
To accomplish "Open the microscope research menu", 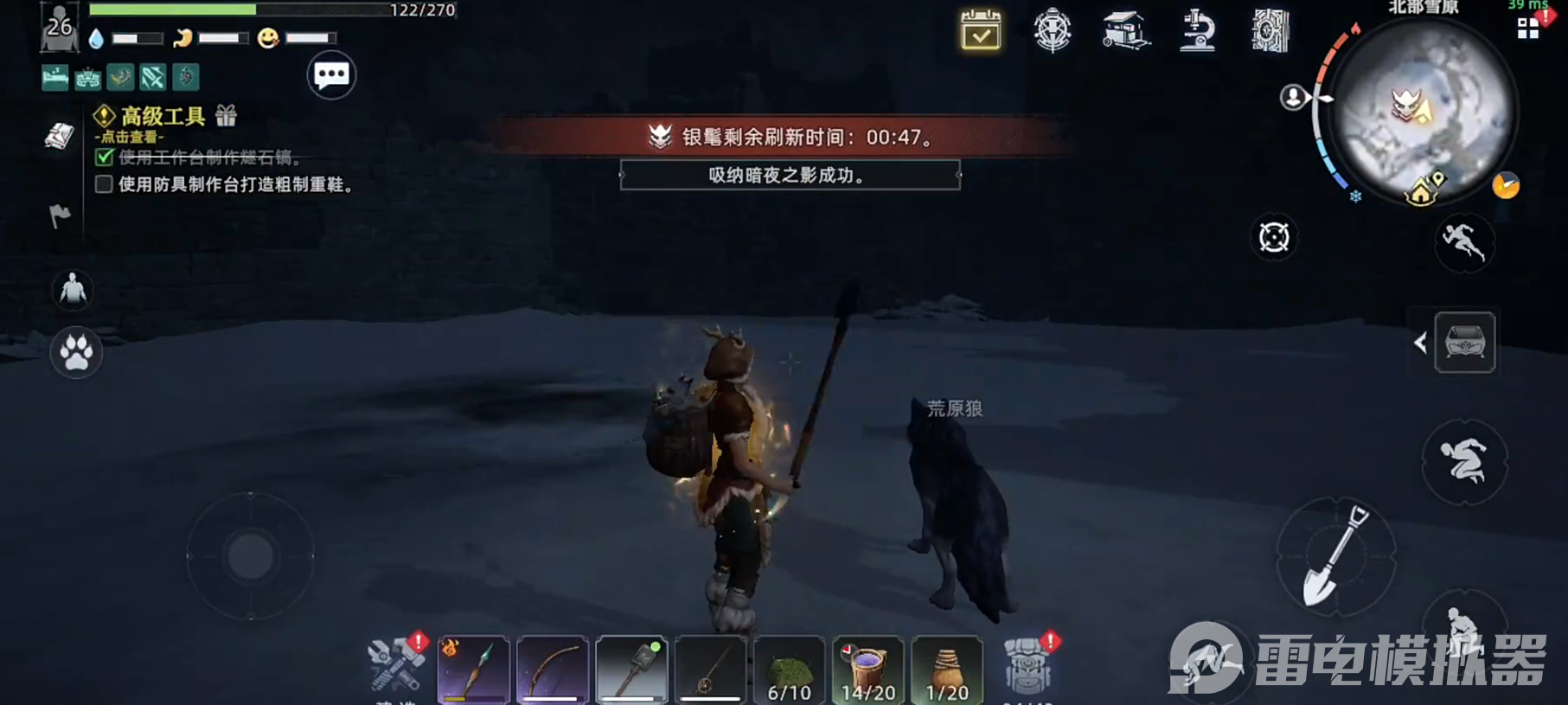I will 1198,32.
